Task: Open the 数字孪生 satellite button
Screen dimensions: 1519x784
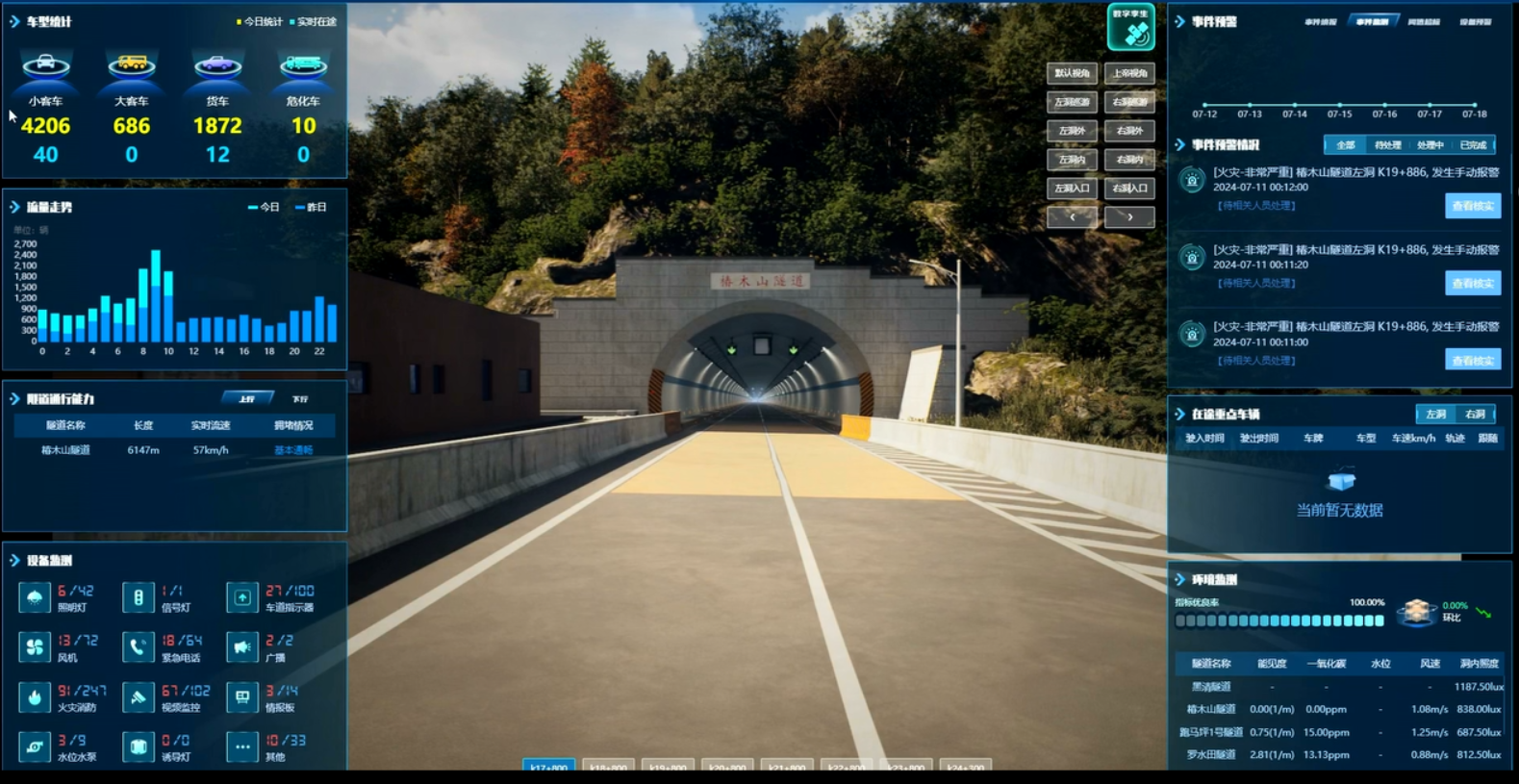Action: pos(1130,27)
